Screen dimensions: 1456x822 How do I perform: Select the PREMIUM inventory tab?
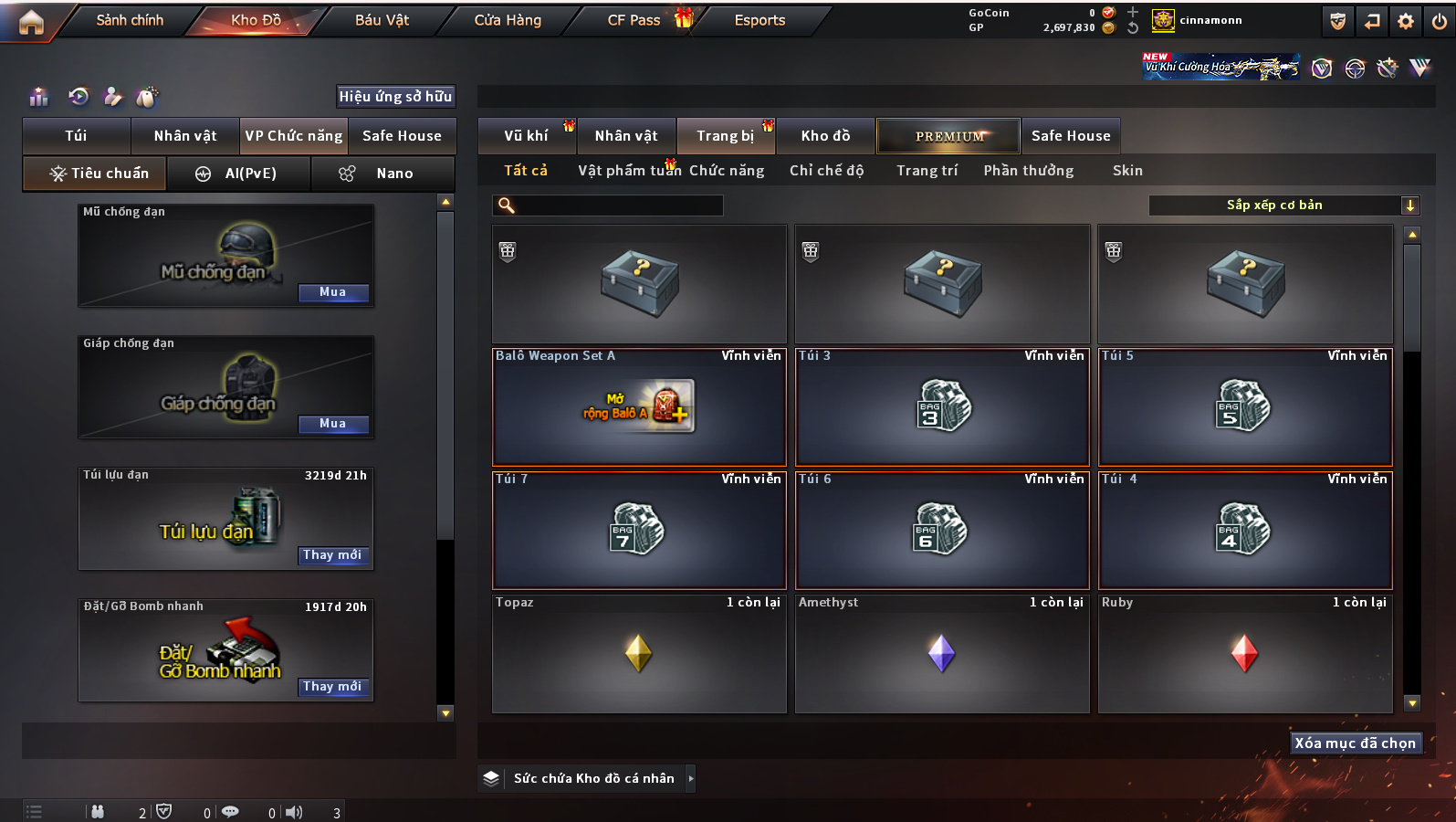click(x=949, y=136)
